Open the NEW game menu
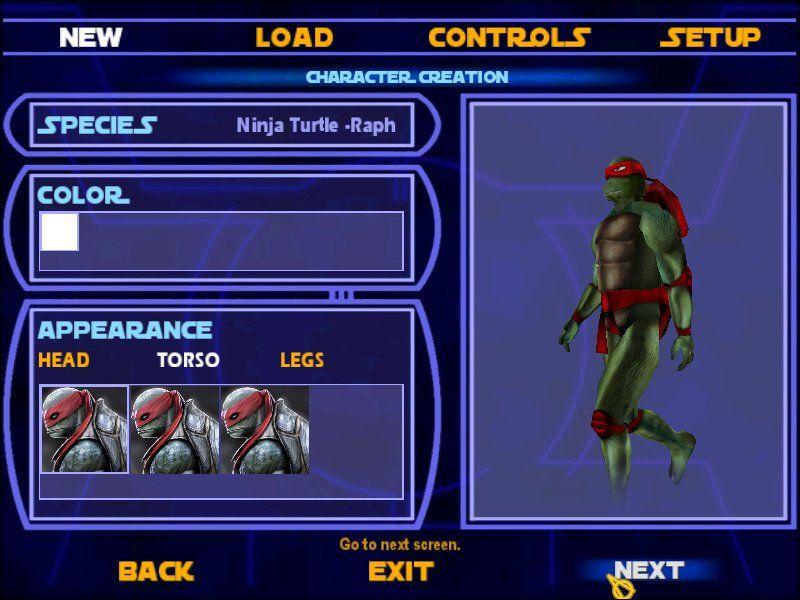 tap(90, 38)
